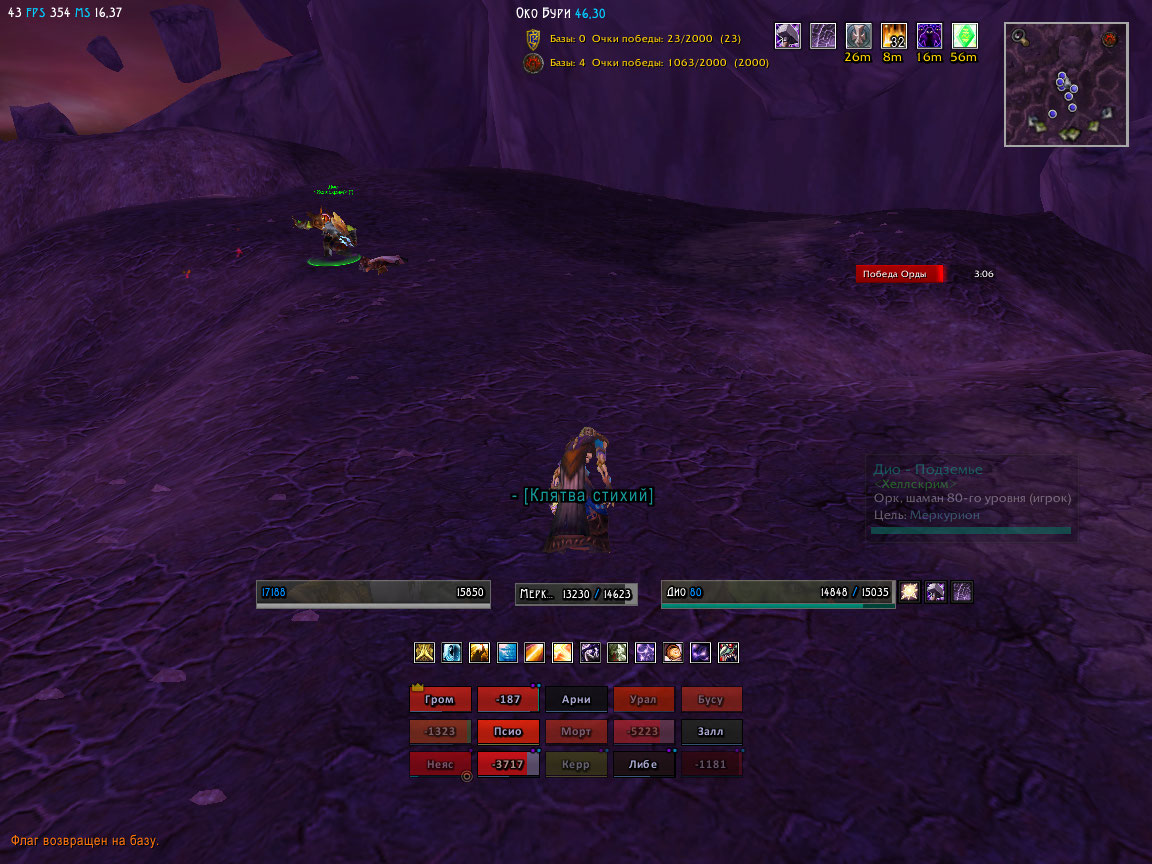1152x864 pixels.
Task: Click the minimap tracking magnifier button
Action: (1018, 36)
